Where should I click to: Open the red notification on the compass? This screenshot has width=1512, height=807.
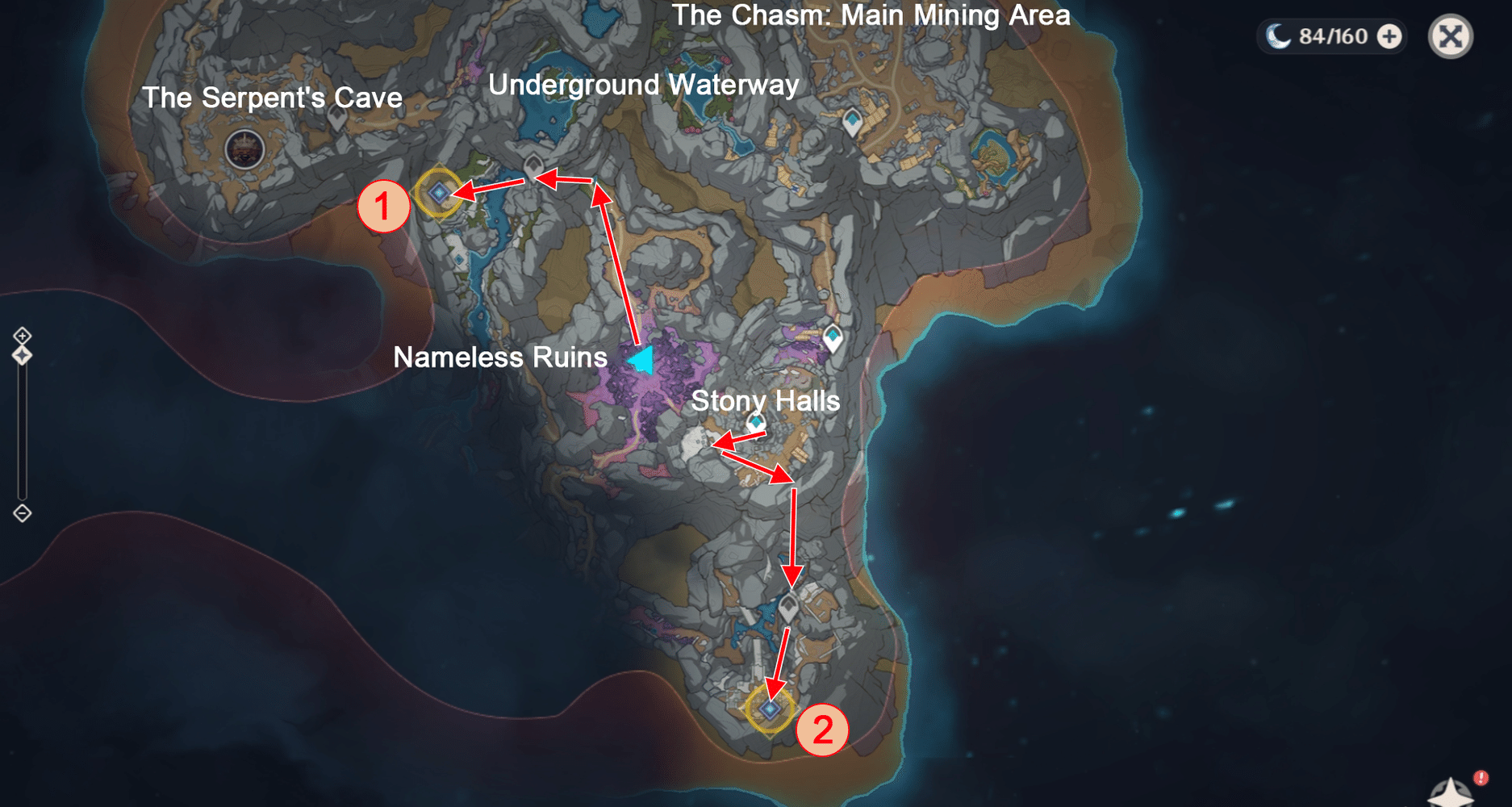click(1481, 780)
